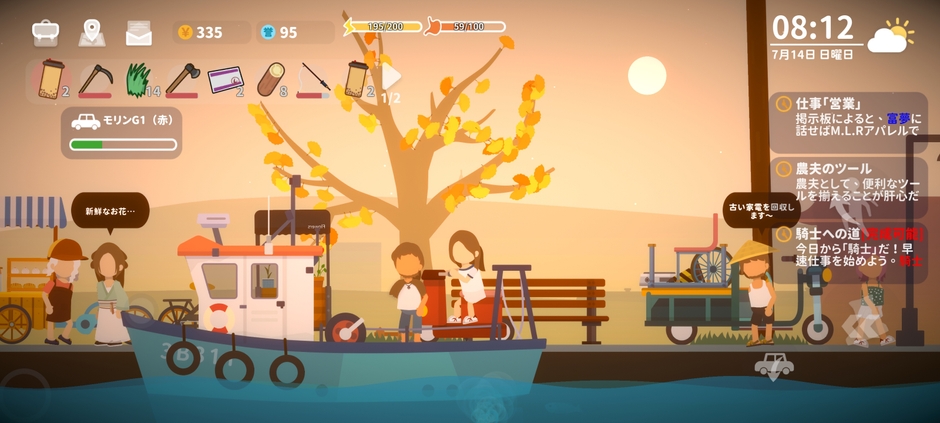Equip the fishing rod from the hotbar
Image resolution: width=940 pixels, height=423 pixels.
tap(312, 80)
